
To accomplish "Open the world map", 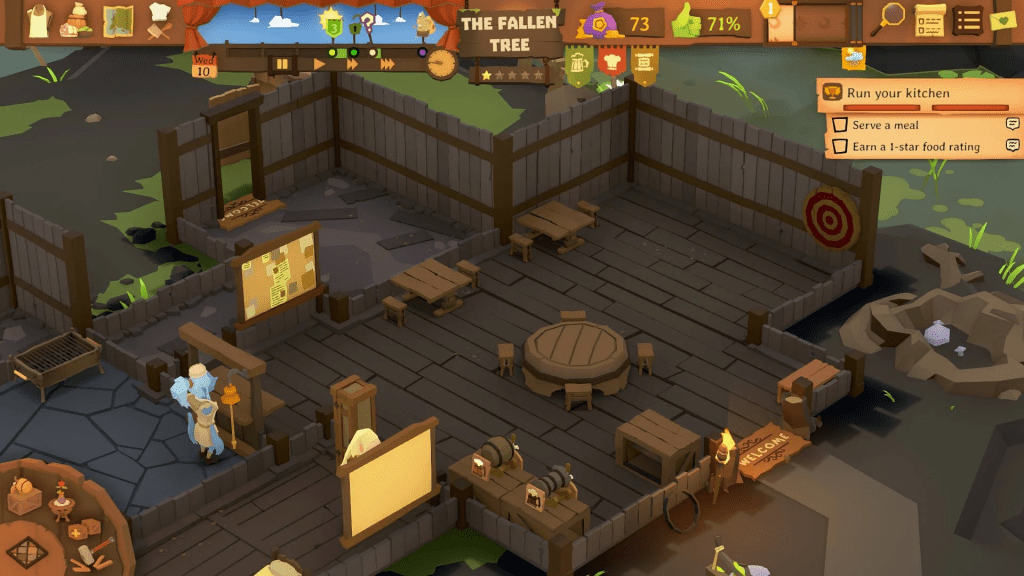I will [119, 19].
